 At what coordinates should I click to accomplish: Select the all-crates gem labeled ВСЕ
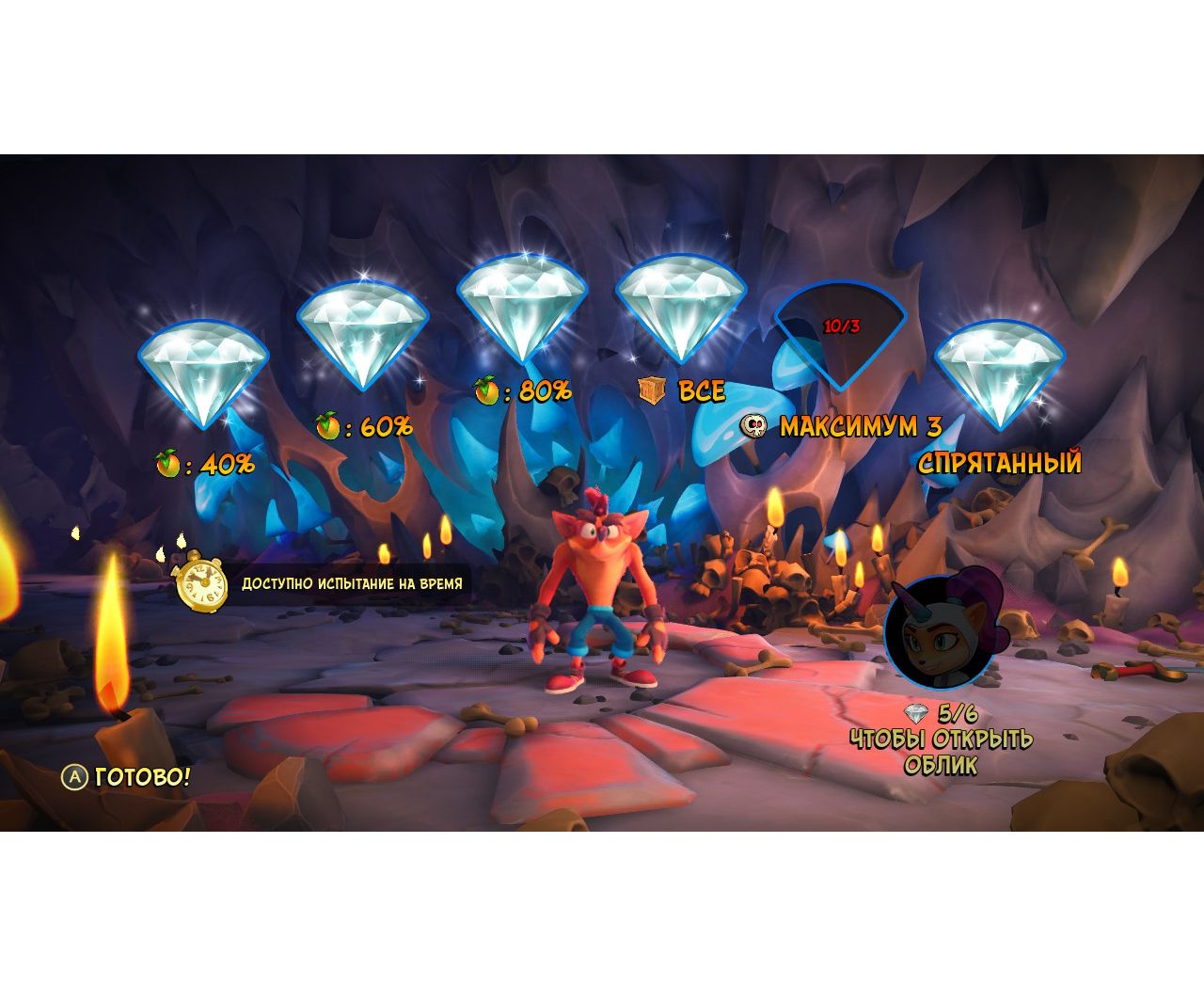click(681, 309)
